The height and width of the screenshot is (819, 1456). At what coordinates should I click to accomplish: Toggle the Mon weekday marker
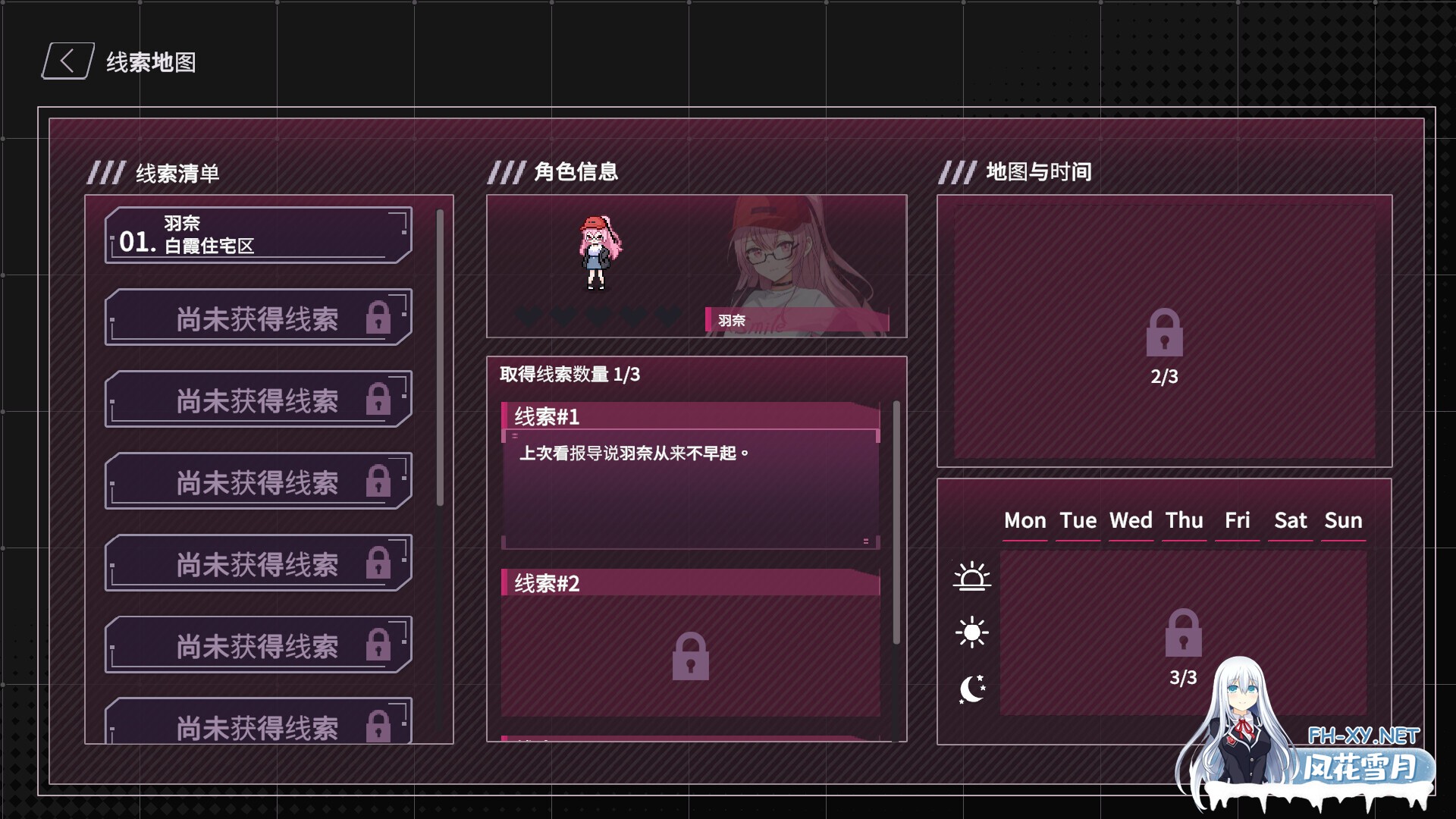(x=1025, y=520)
